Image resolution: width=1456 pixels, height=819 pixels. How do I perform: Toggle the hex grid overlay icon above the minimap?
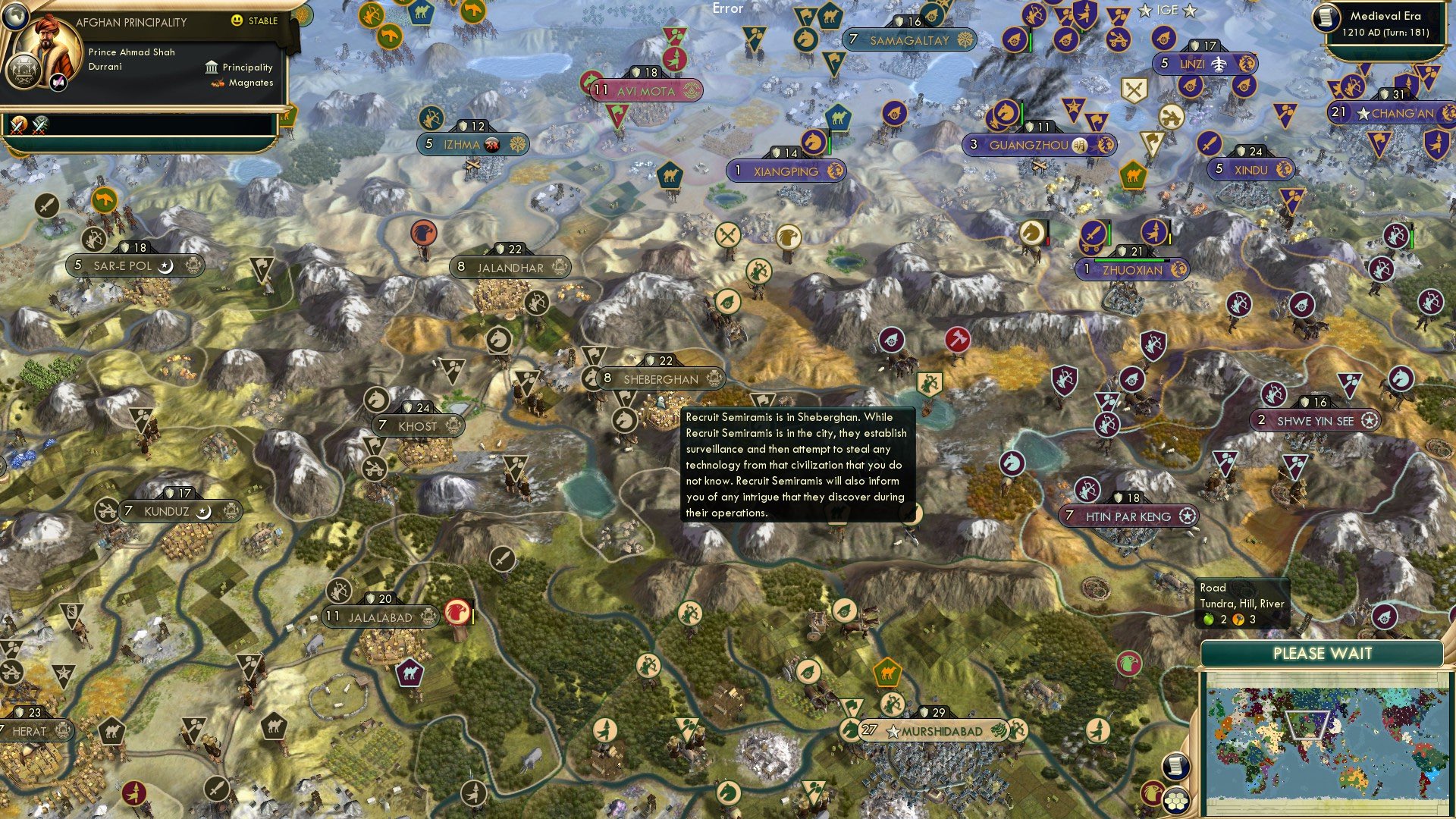coord(1178,801)
